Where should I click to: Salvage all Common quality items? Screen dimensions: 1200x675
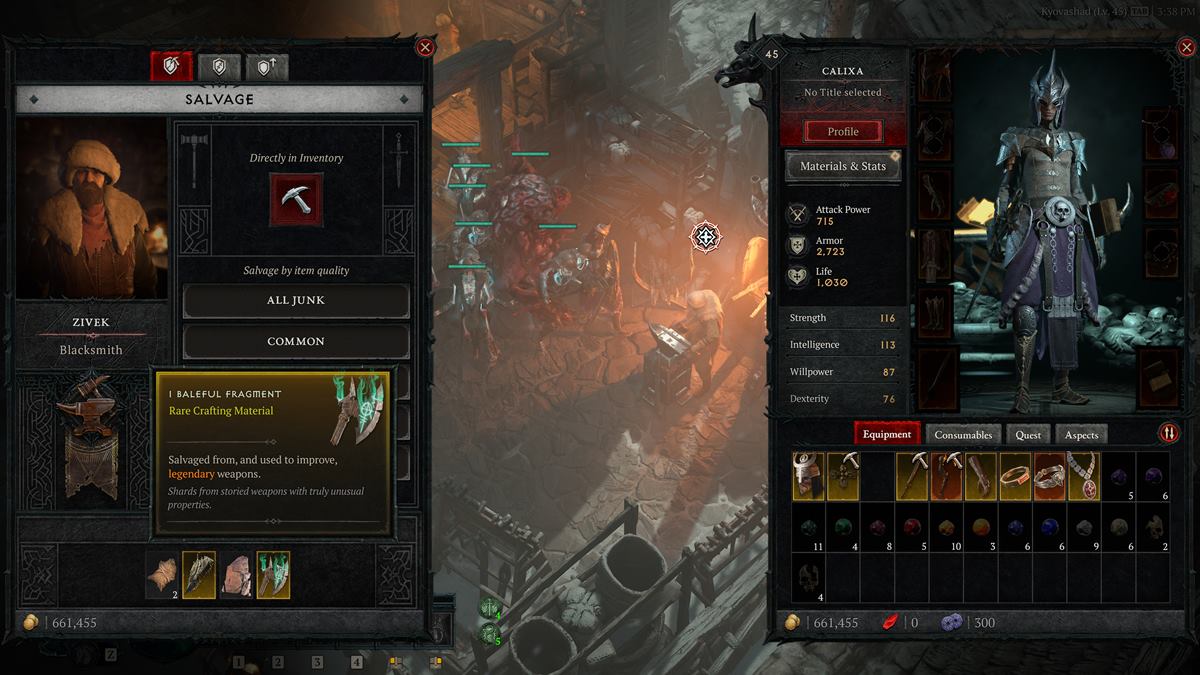click(x=296, y=341)
